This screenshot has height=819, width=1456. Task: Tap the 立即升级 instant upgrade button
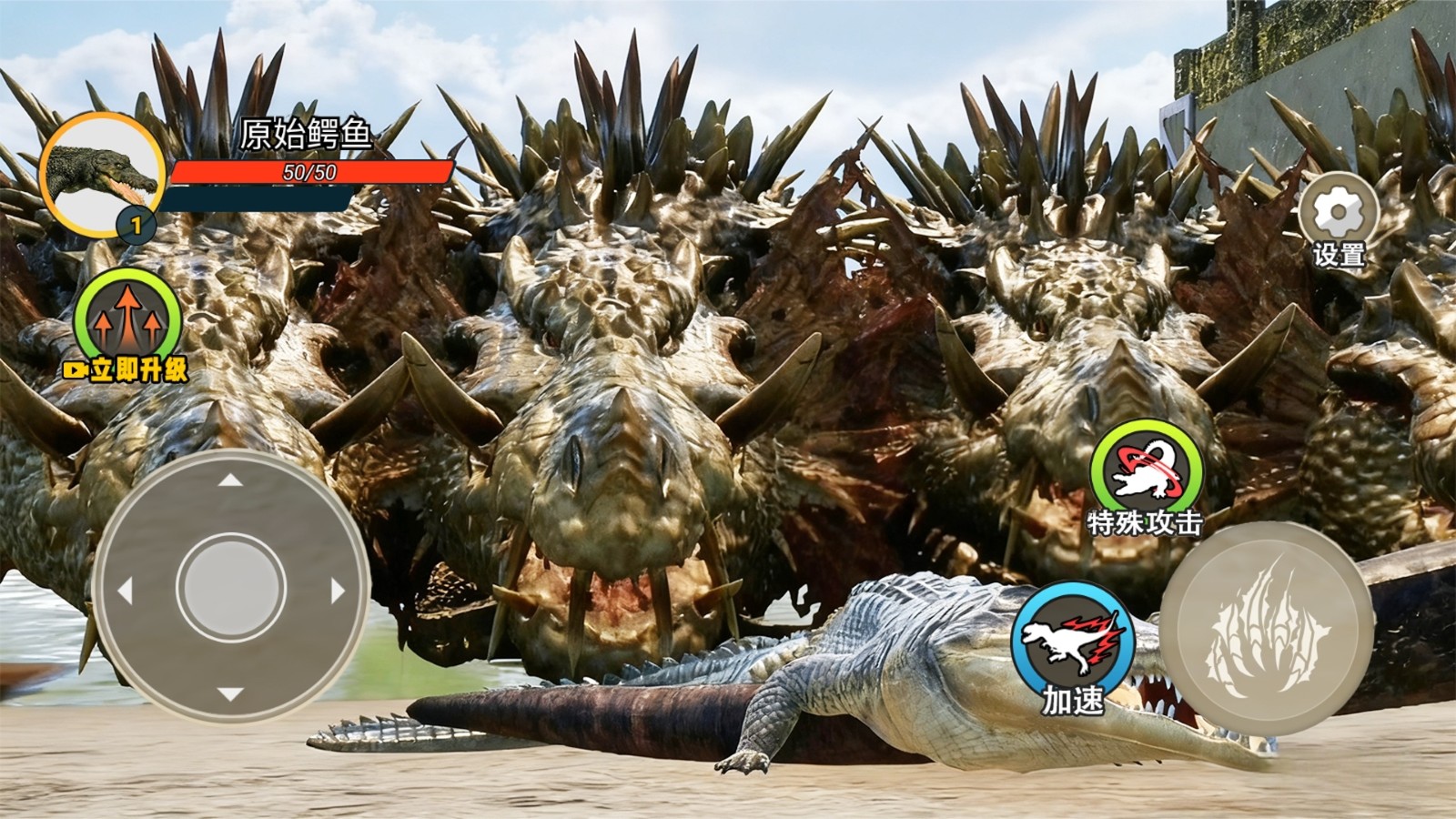(127, 323)
